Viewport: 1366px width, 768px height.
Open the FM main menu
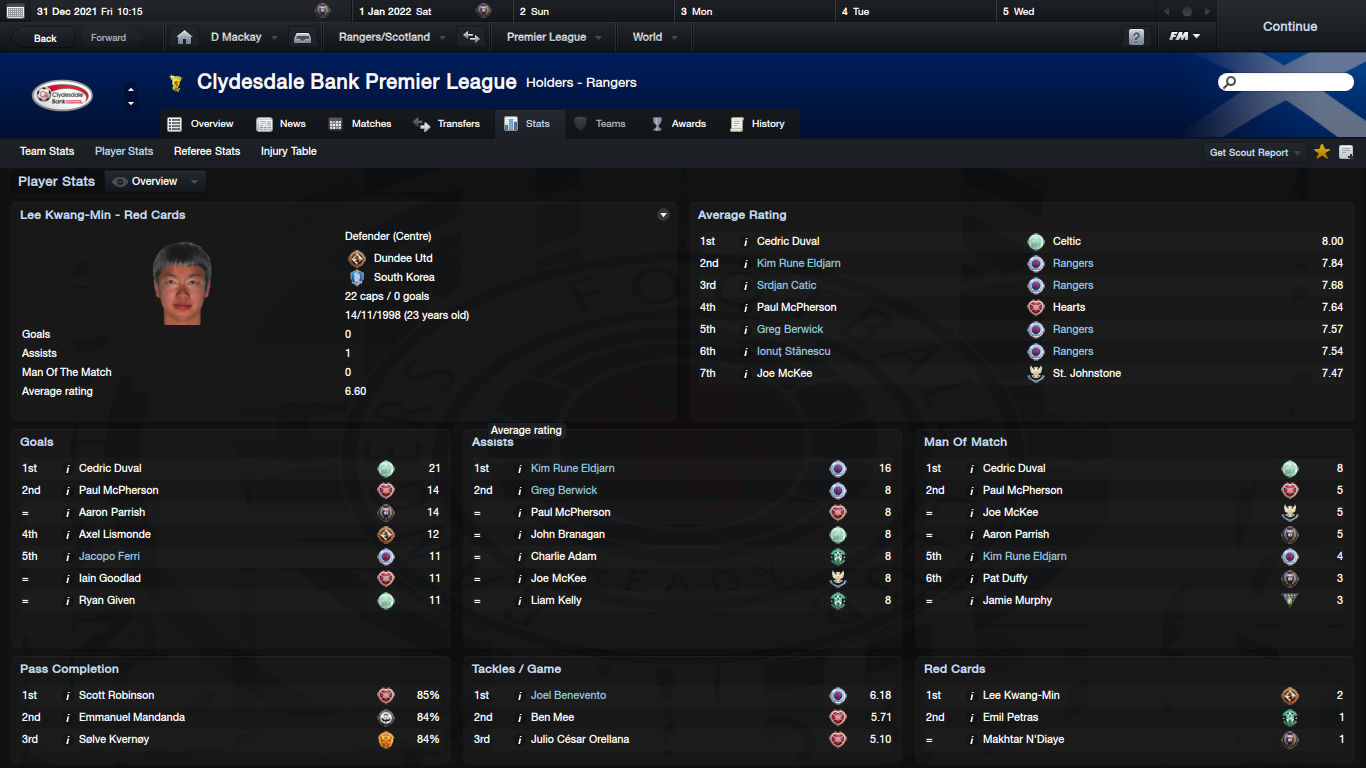tap(1184, 37)
